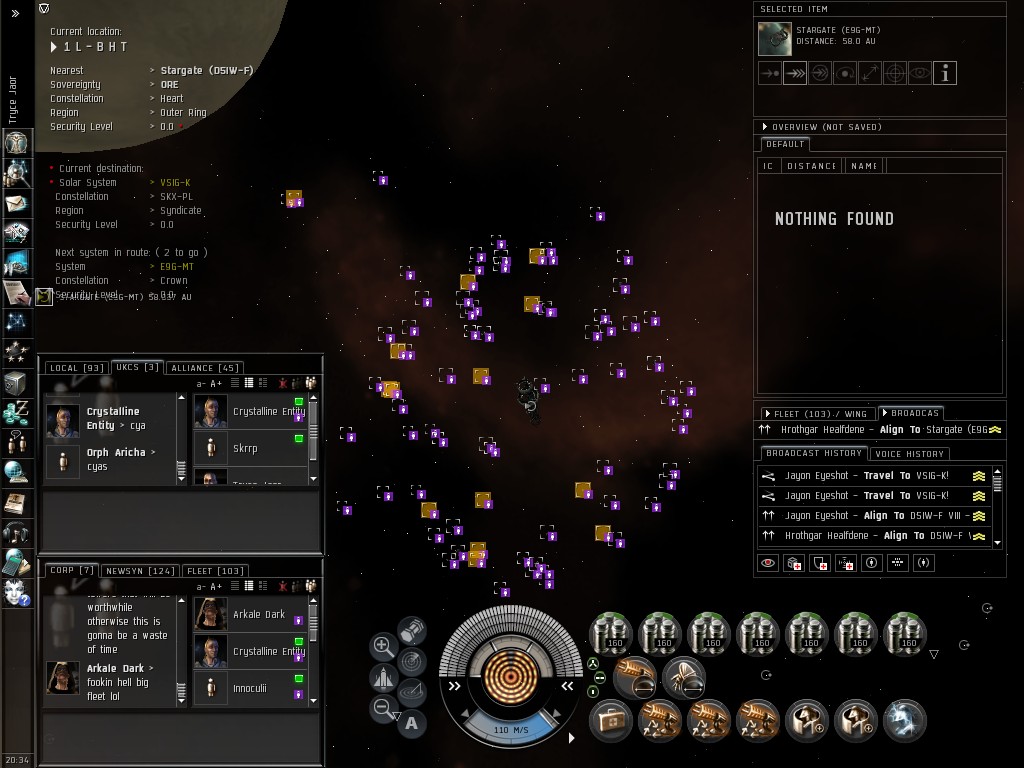Switch to the Voice History tab
The height and width of the screenshot is (768, 1024).
pos(909,453)
